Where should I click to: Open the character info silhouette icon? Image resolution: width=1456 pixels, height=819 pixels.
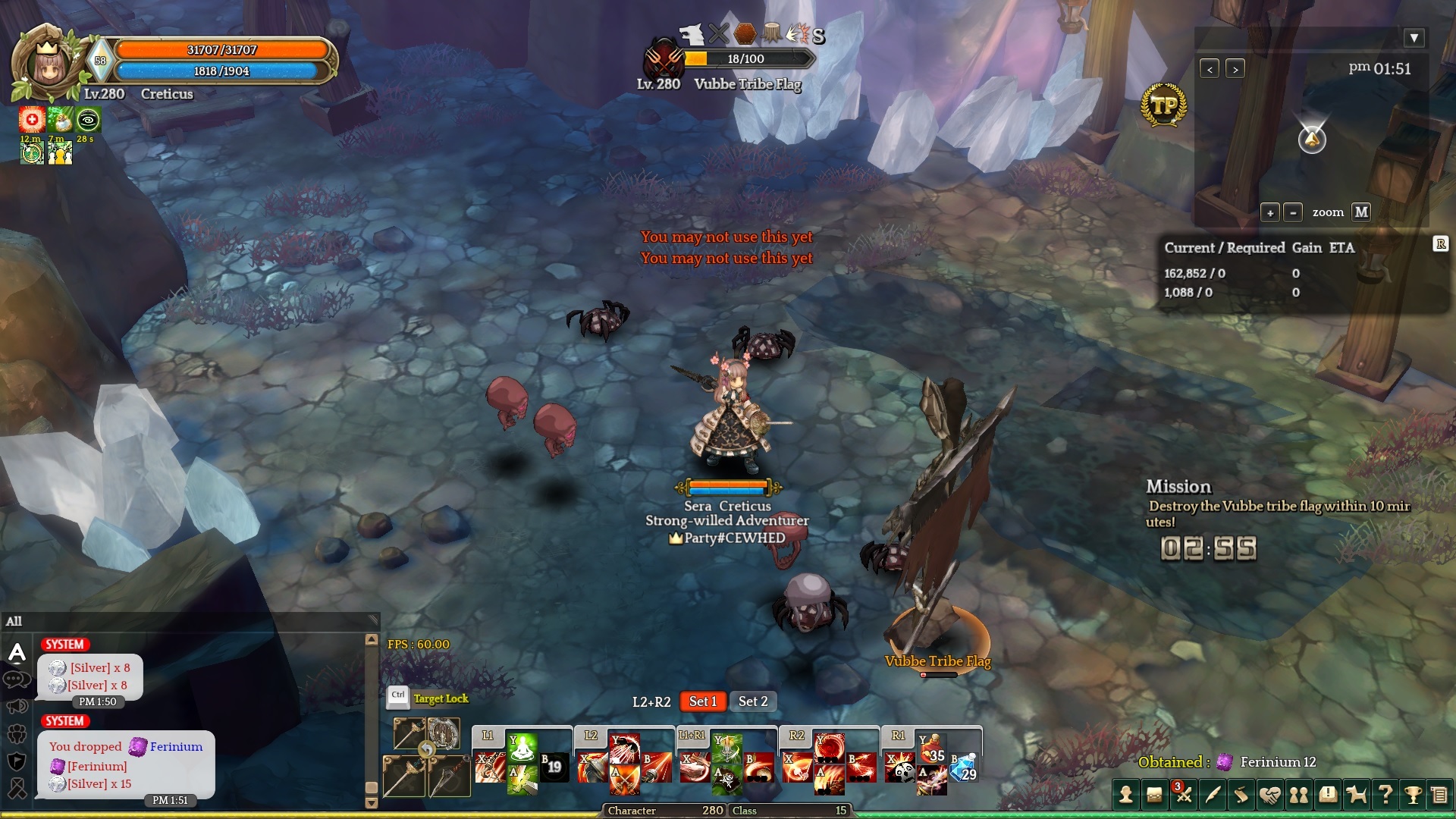[x=1126, y=795]
